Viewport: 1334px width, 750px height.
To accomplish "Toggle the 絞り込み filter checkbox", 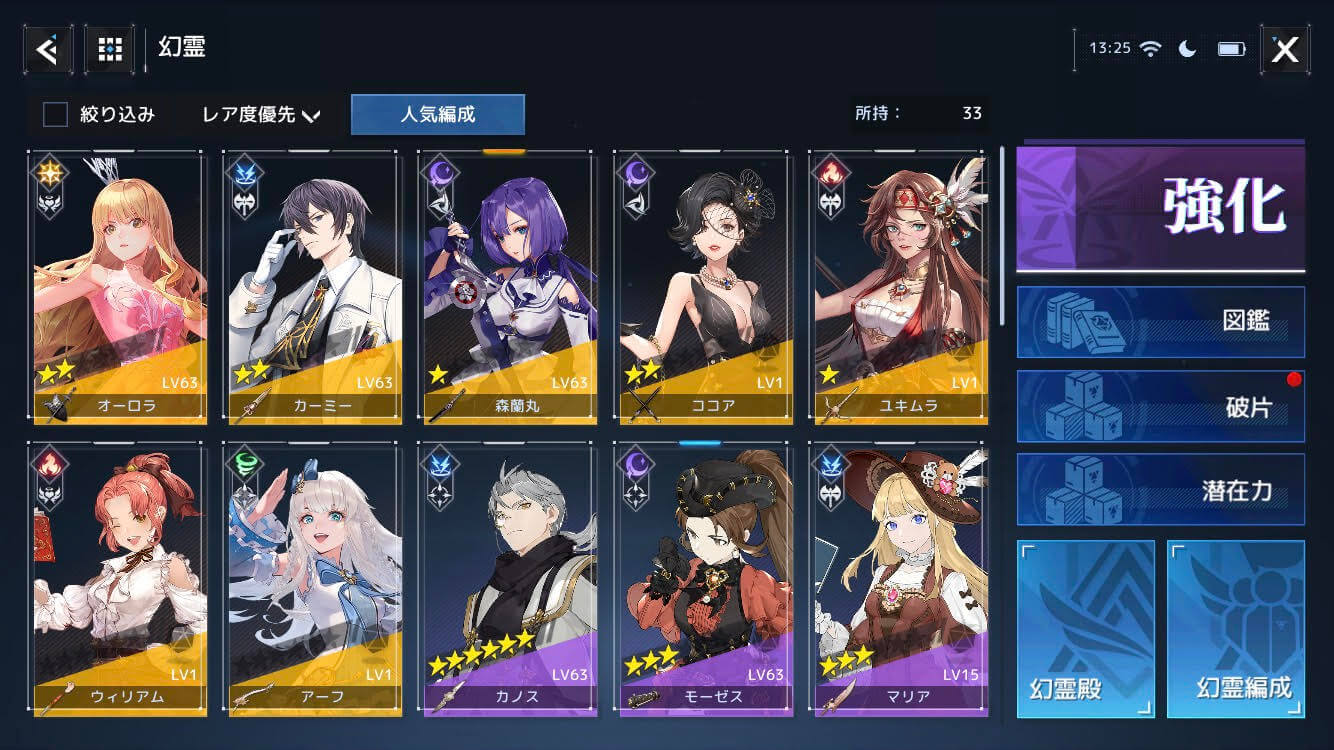I will [x=55, y=115].
